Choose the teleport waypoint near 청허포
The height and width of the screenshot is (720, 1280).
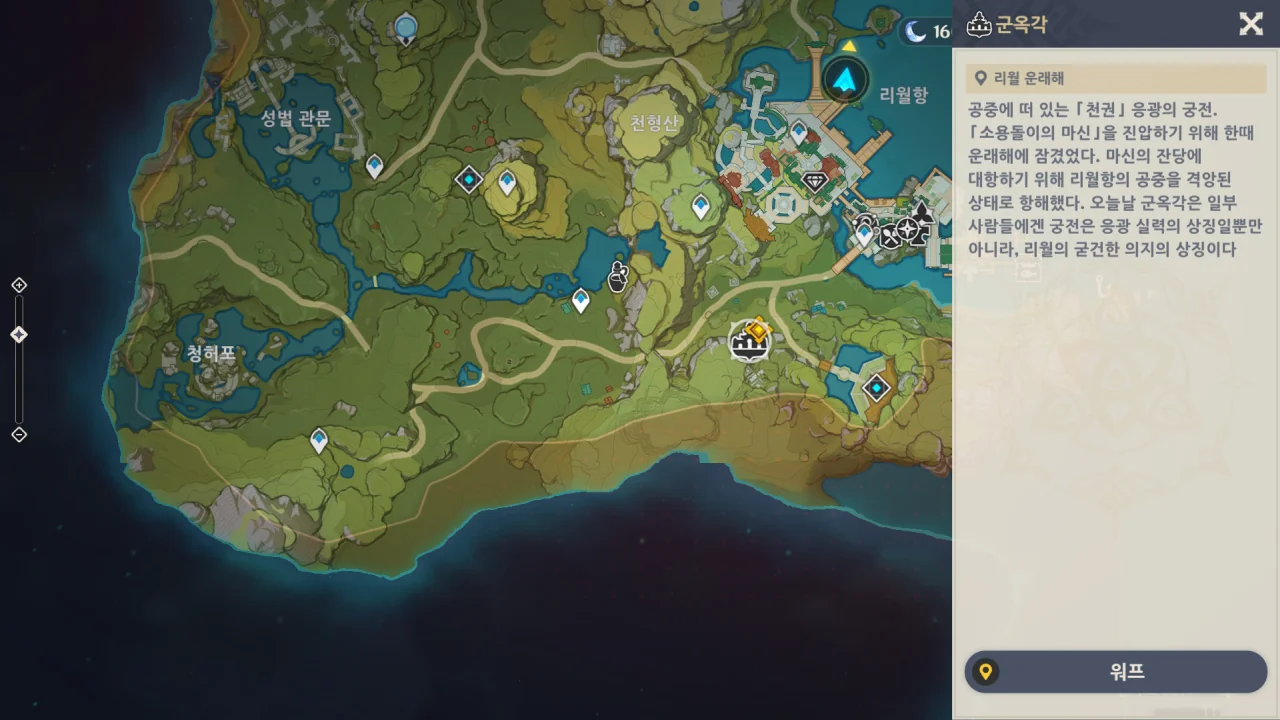319,439
